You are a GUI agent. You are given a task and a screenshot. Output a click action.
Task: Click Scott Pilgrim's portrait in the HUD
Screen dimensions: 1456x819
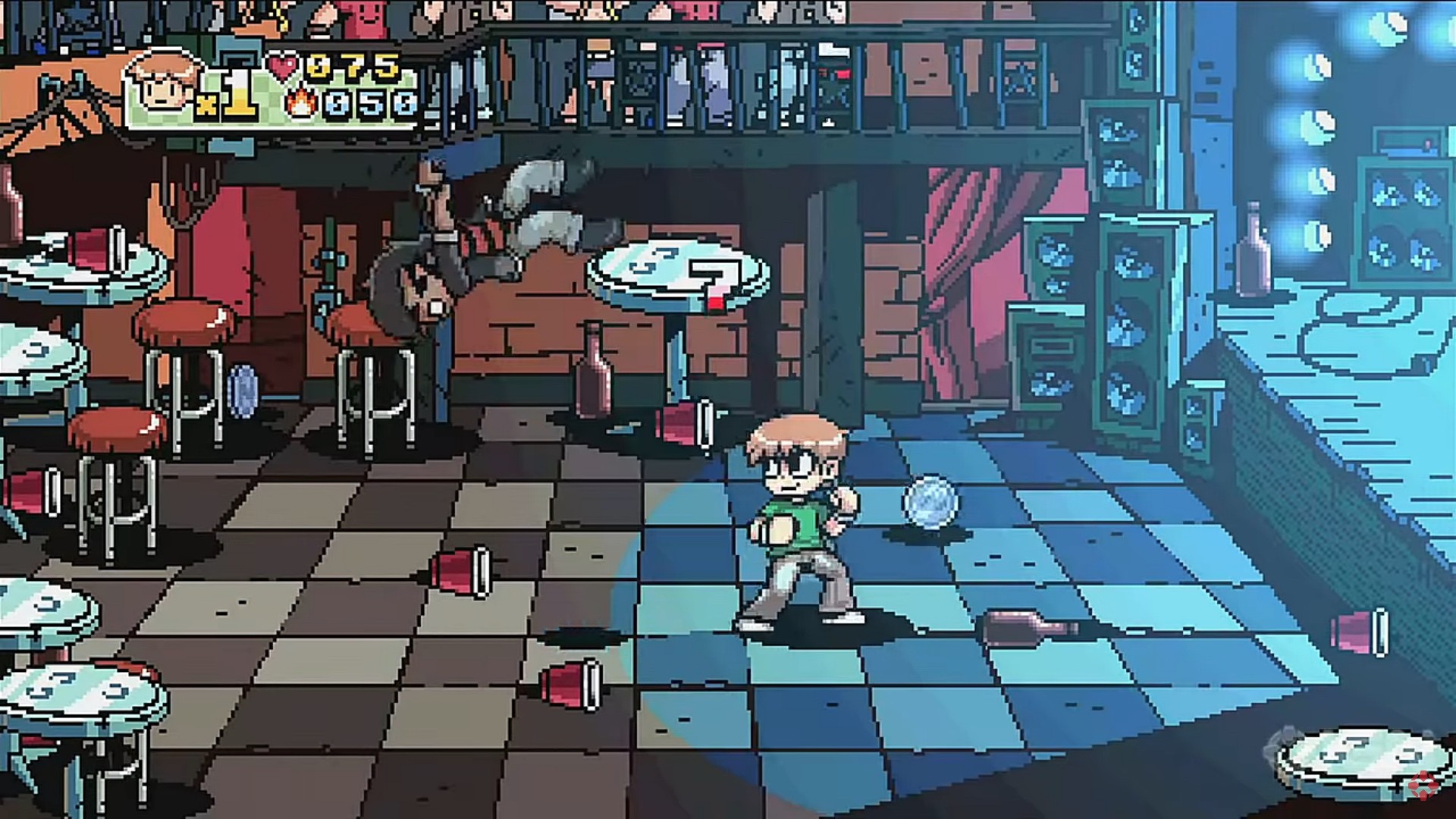click(162, 85)
